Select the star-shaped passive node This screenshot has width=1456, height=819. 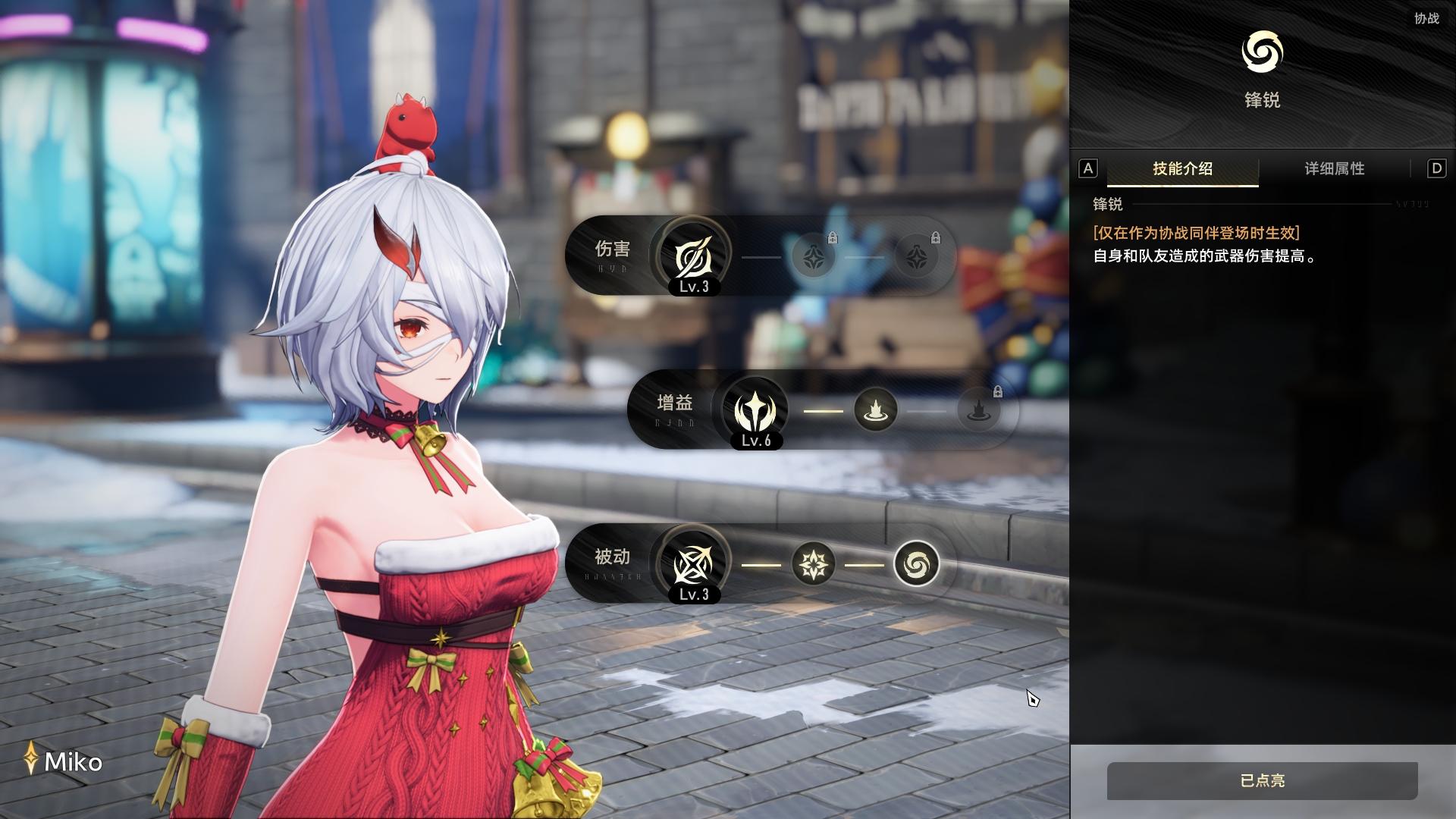(x=813, y=564)
